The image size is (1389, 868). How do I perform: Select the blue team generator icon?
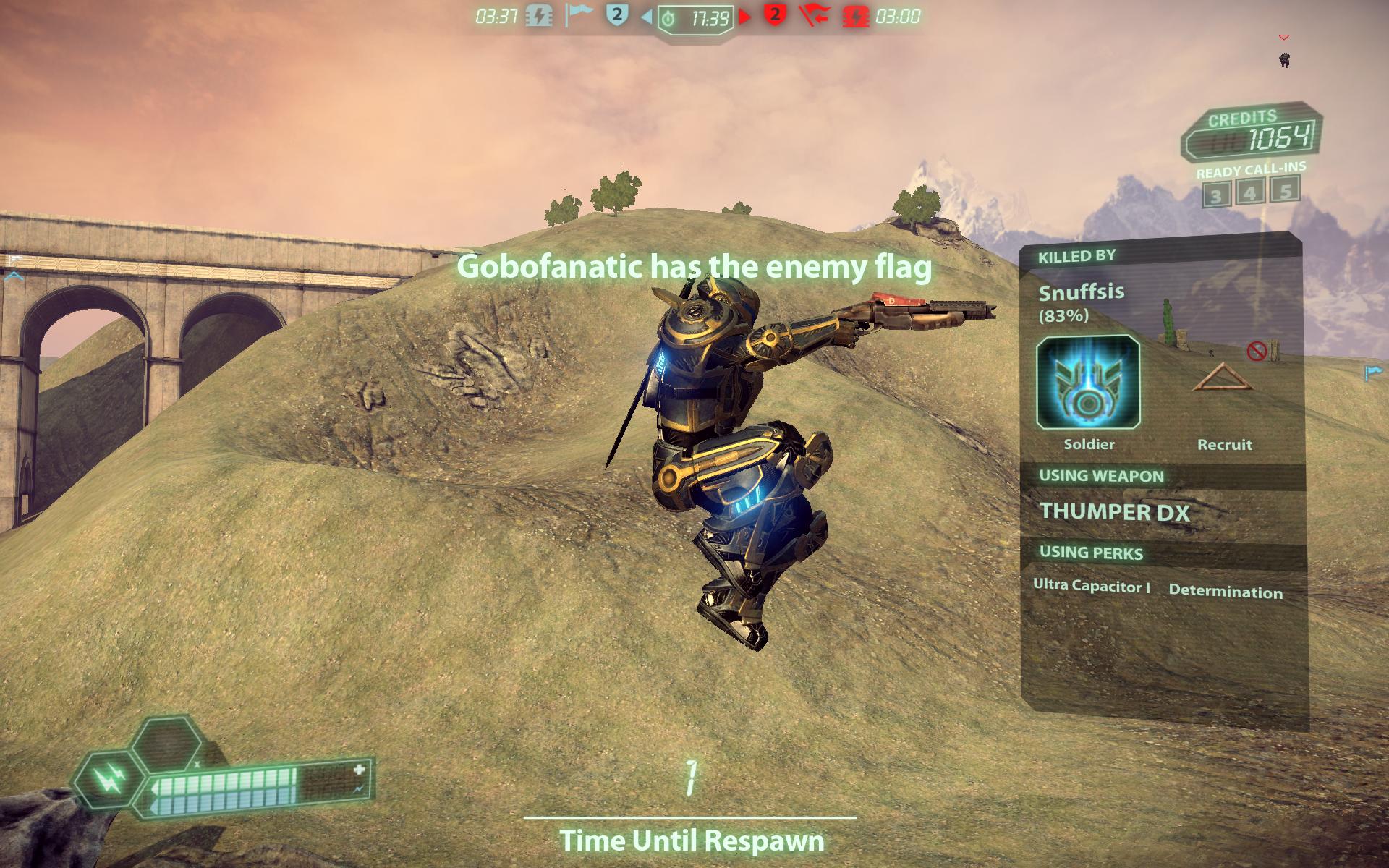(538, 16)
